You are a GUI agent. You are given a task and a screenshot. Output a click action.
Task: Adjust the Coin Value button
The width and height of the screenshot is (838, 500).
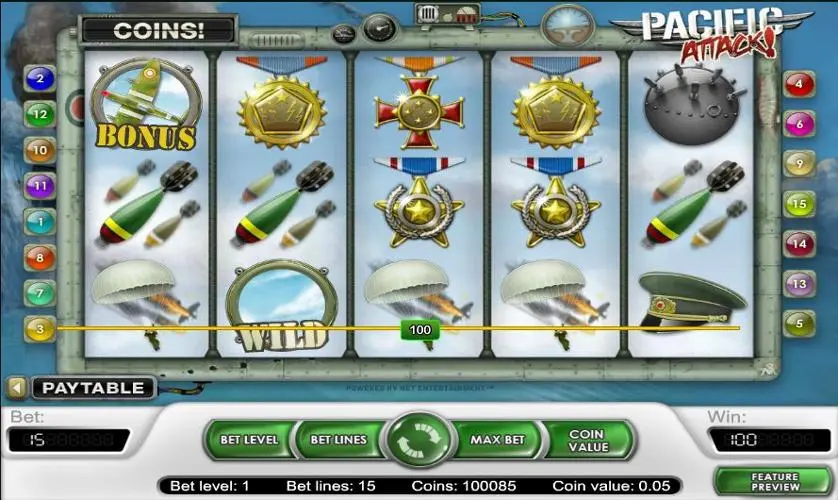588,441
